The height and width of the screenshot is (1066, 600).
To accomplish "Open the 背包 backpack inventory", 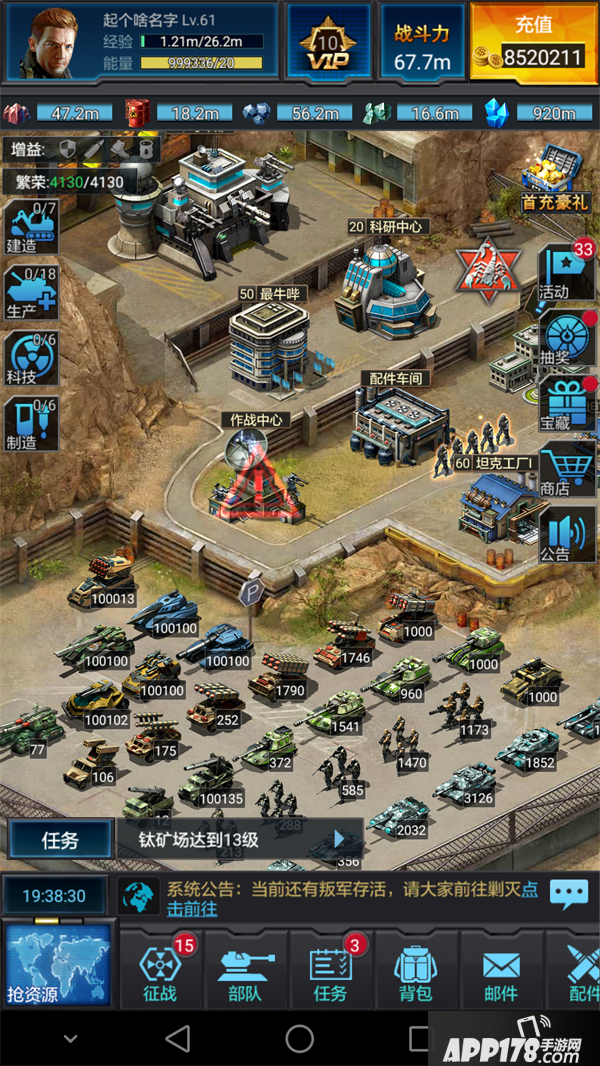I will point(415,972).
